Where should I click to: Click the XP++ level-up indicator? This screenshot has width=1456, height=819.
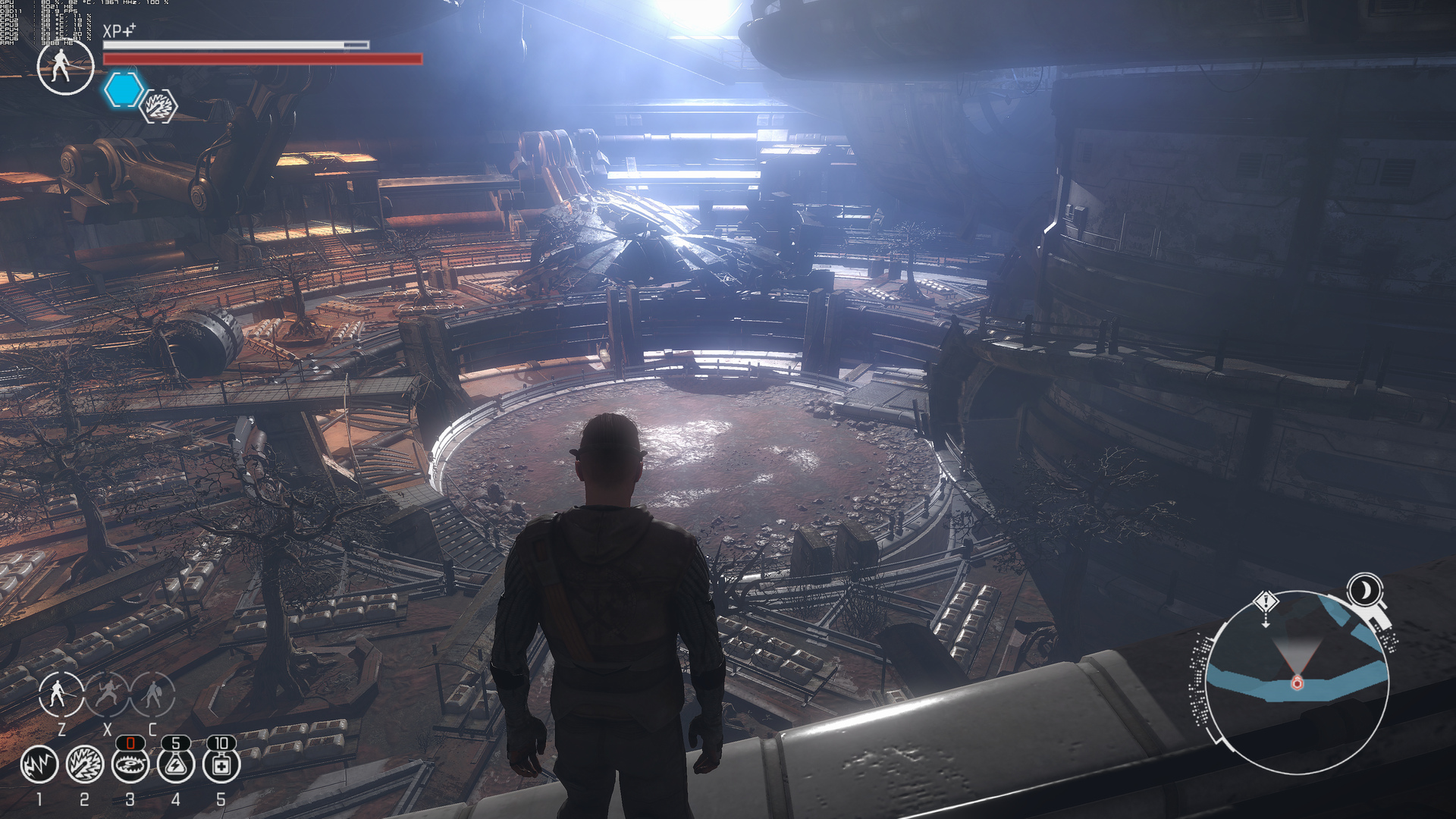pyautogui.click(x=119, y=30)
